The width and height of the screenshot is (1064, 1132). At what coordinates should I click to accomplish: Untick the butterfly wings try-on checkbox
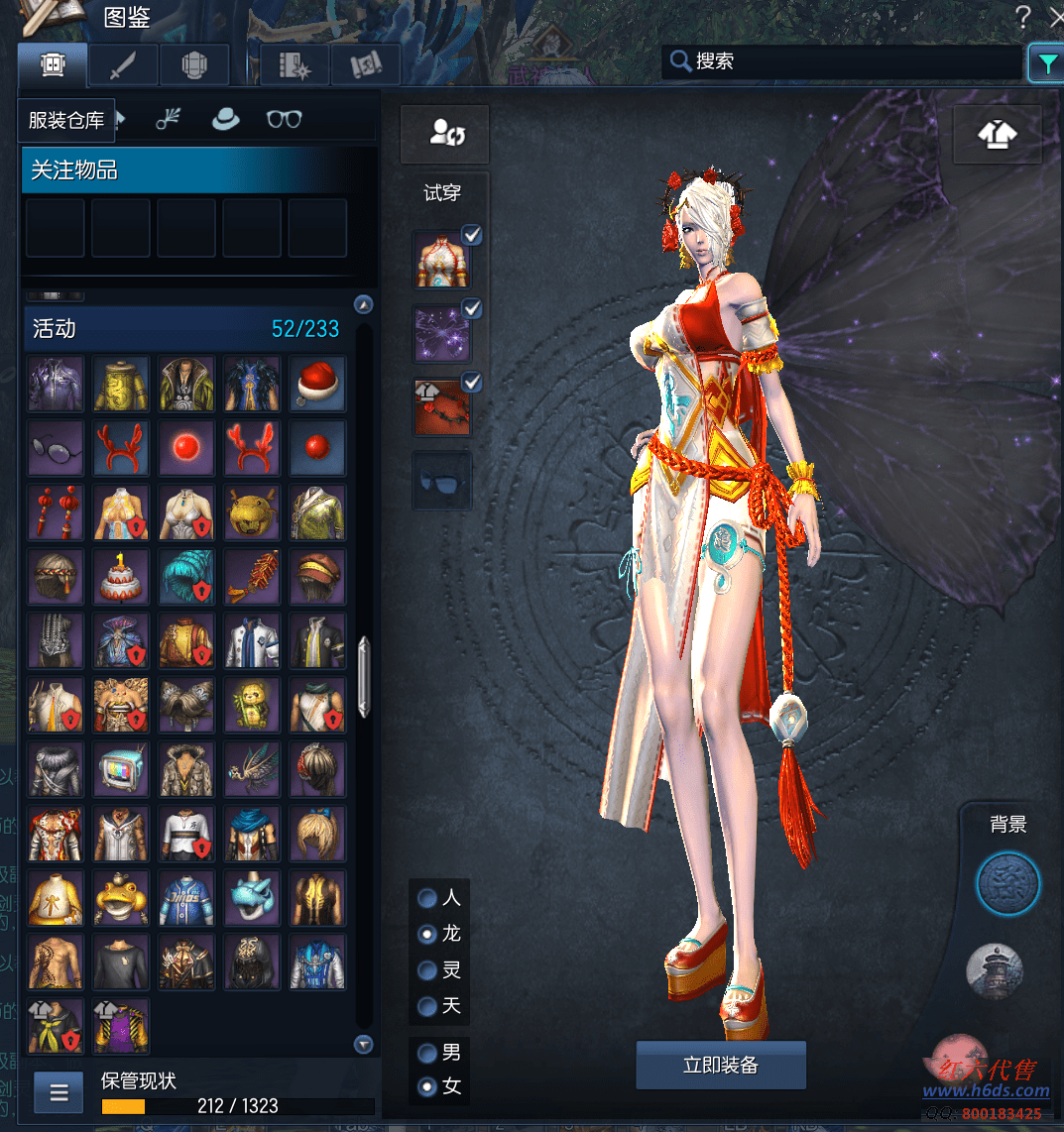[x=472, y=309]
